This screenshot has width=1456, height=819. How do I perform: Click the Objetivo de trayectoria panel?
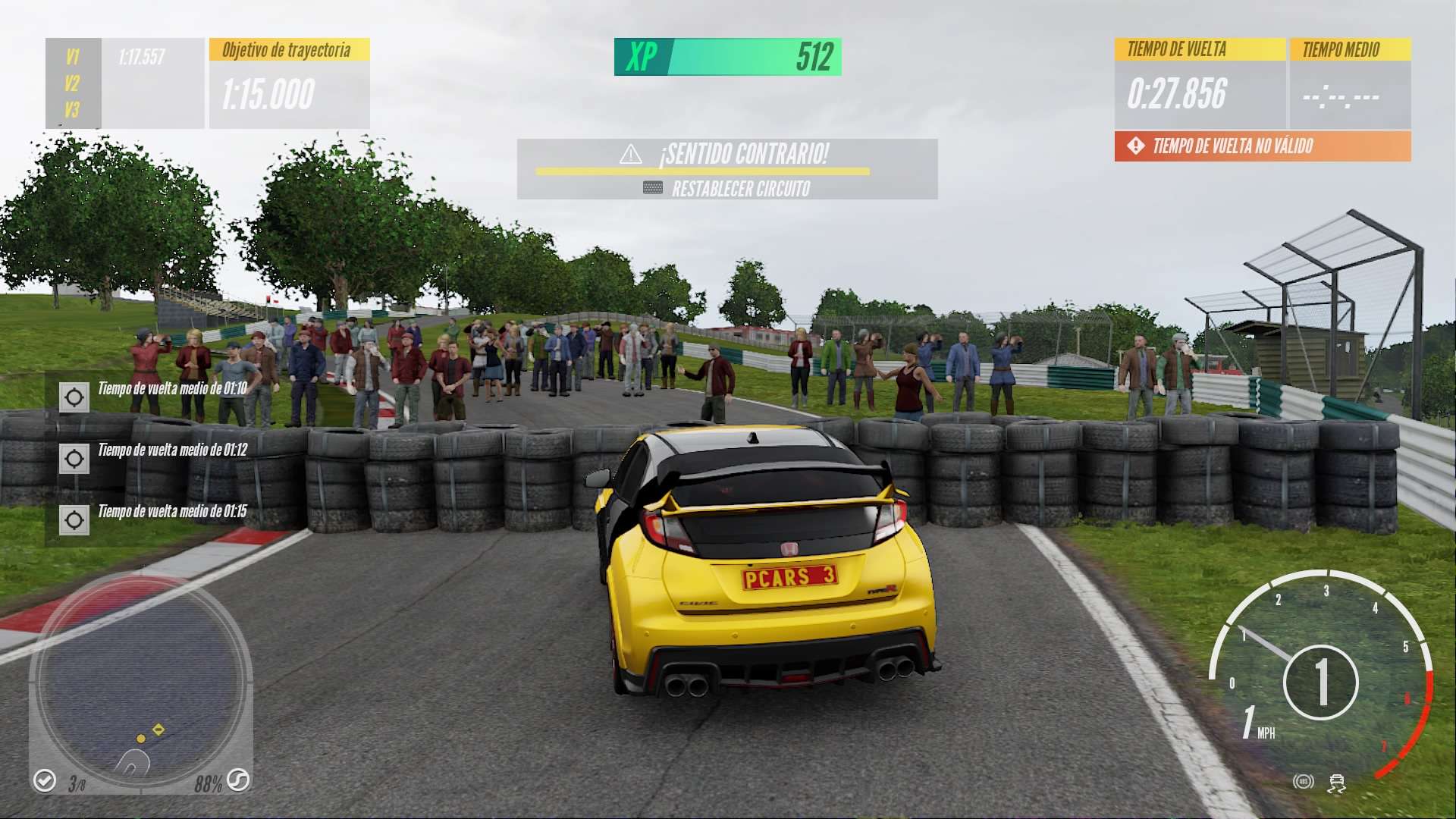289,83
